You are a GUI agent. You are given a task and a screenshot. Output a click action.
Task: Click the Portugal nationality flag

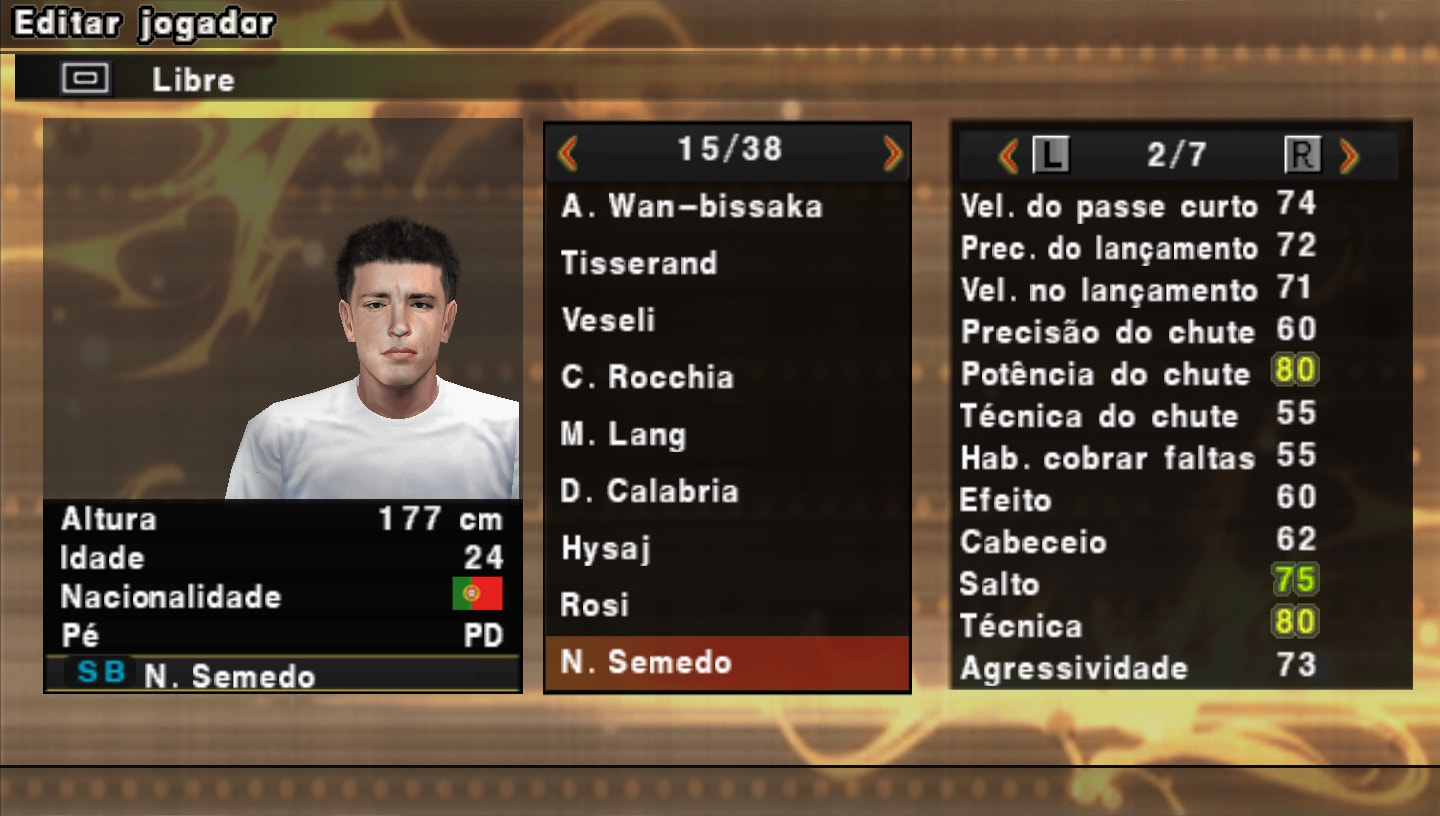coord(478,596)
